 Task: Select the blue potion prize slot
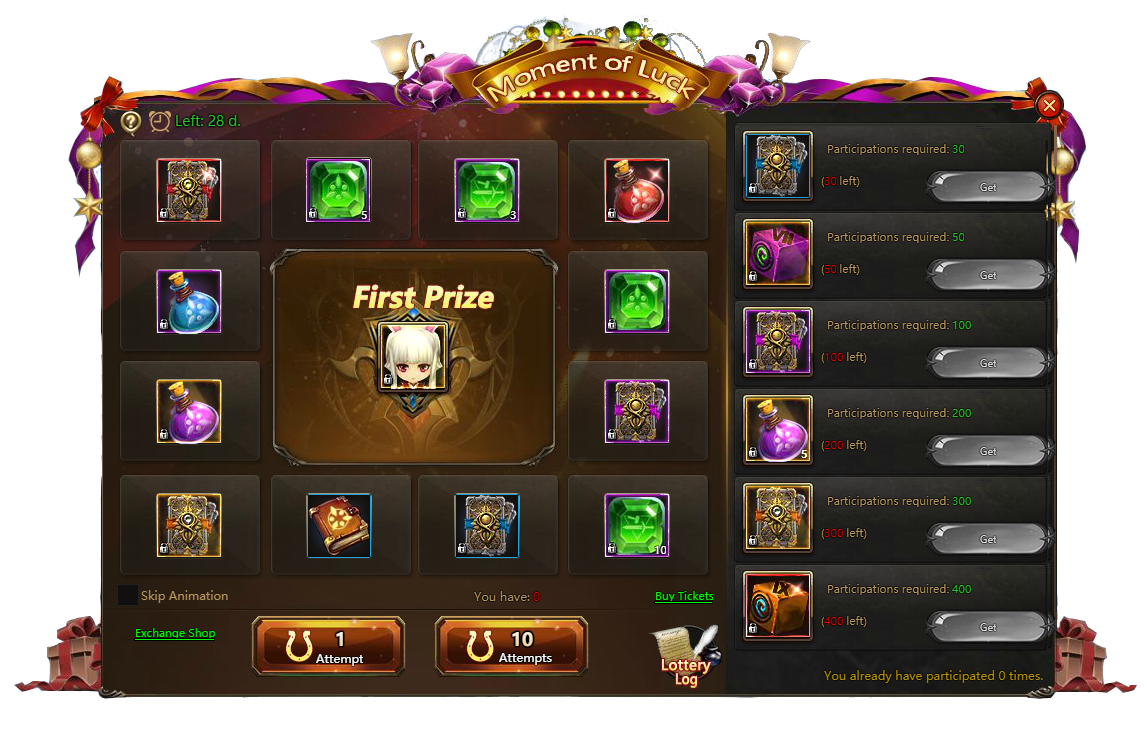click(x=189, y=301)
